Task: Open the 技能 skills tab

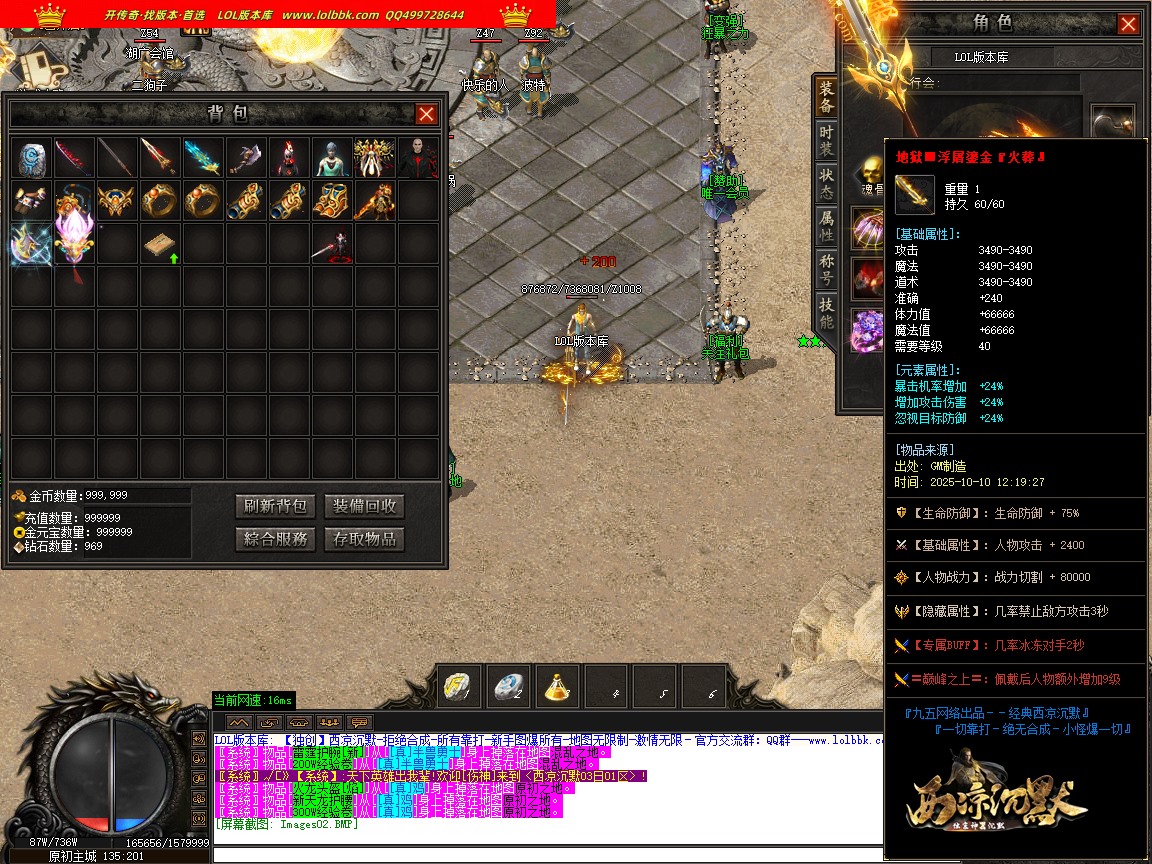Action: click(826, 311)
